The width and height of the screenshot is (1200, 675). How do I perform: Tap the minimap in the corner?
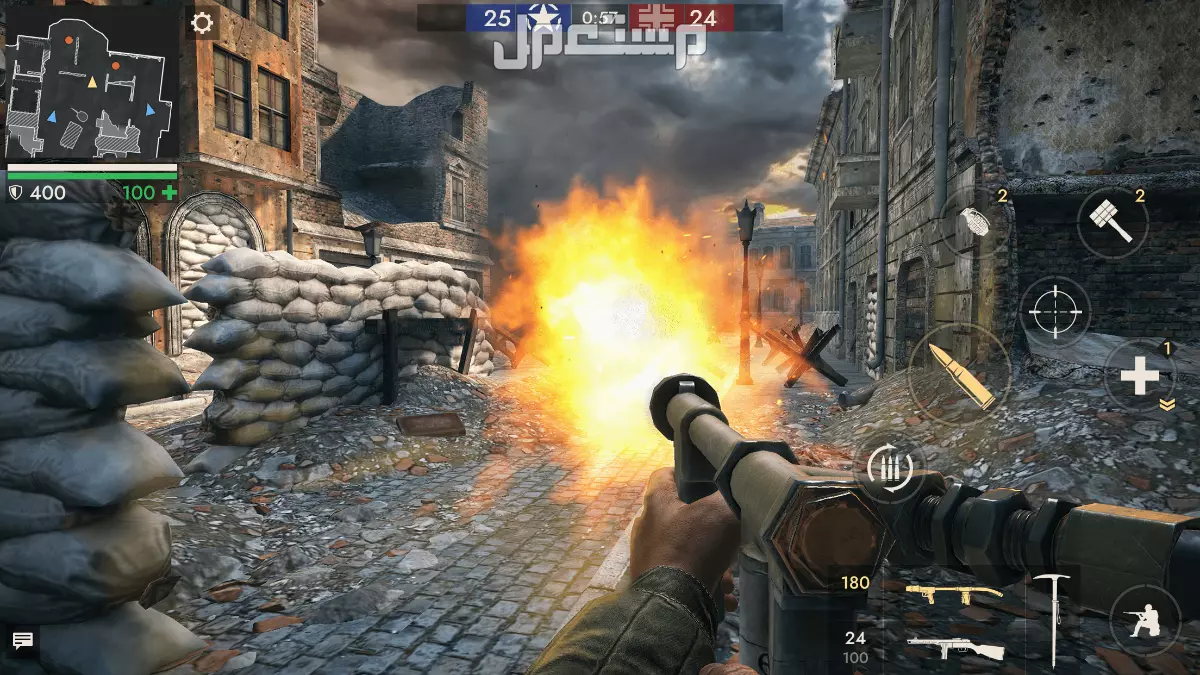(92, 80)
